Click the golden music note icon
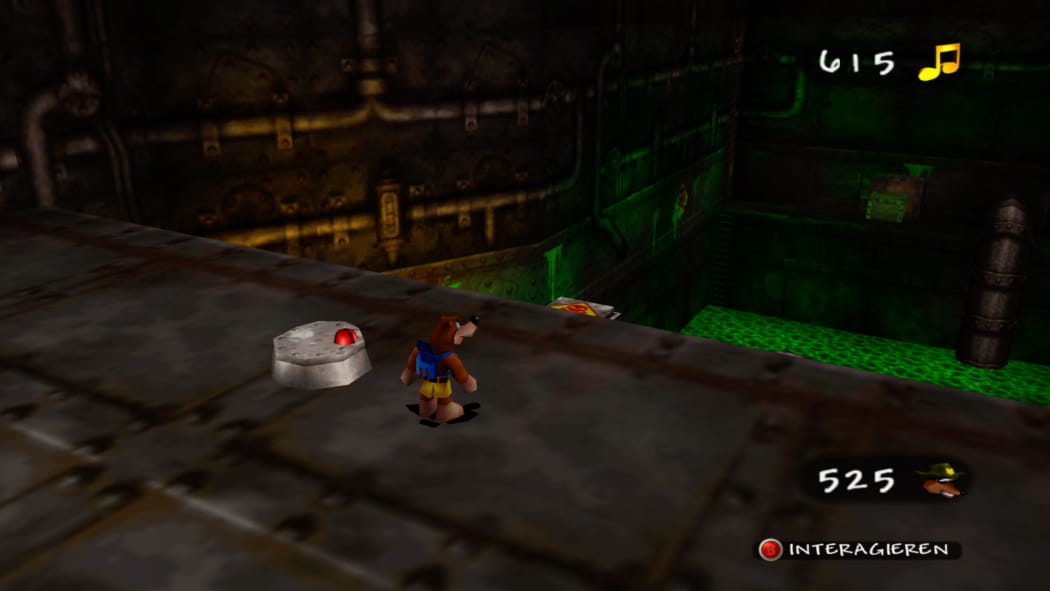This screenshot has width=1050, height=591. (x=939, y=62)
